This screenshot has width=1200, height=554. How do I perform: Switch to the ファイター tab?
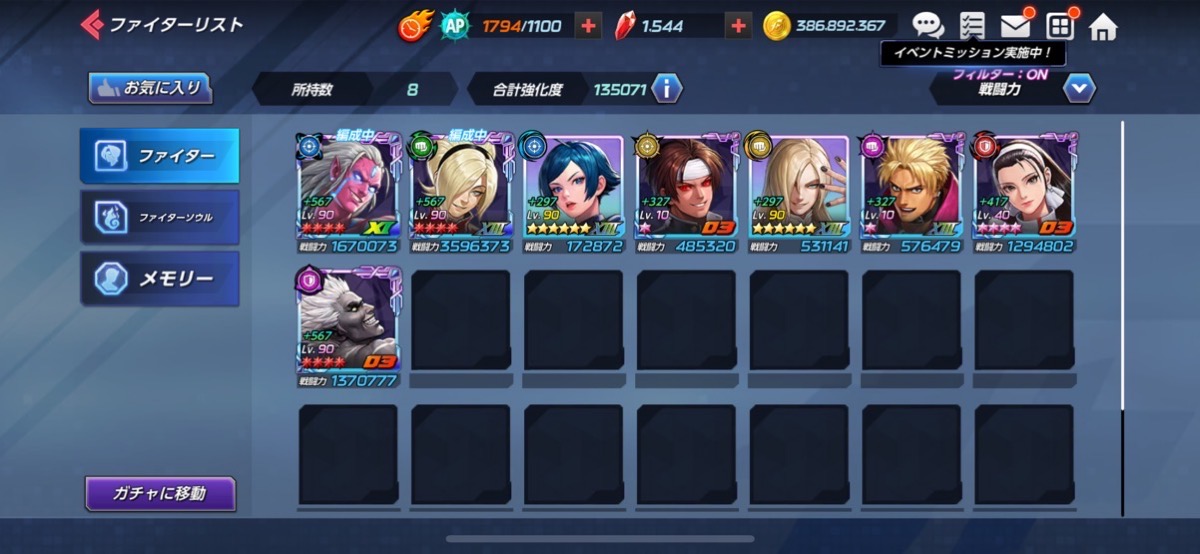coord(160,156)
